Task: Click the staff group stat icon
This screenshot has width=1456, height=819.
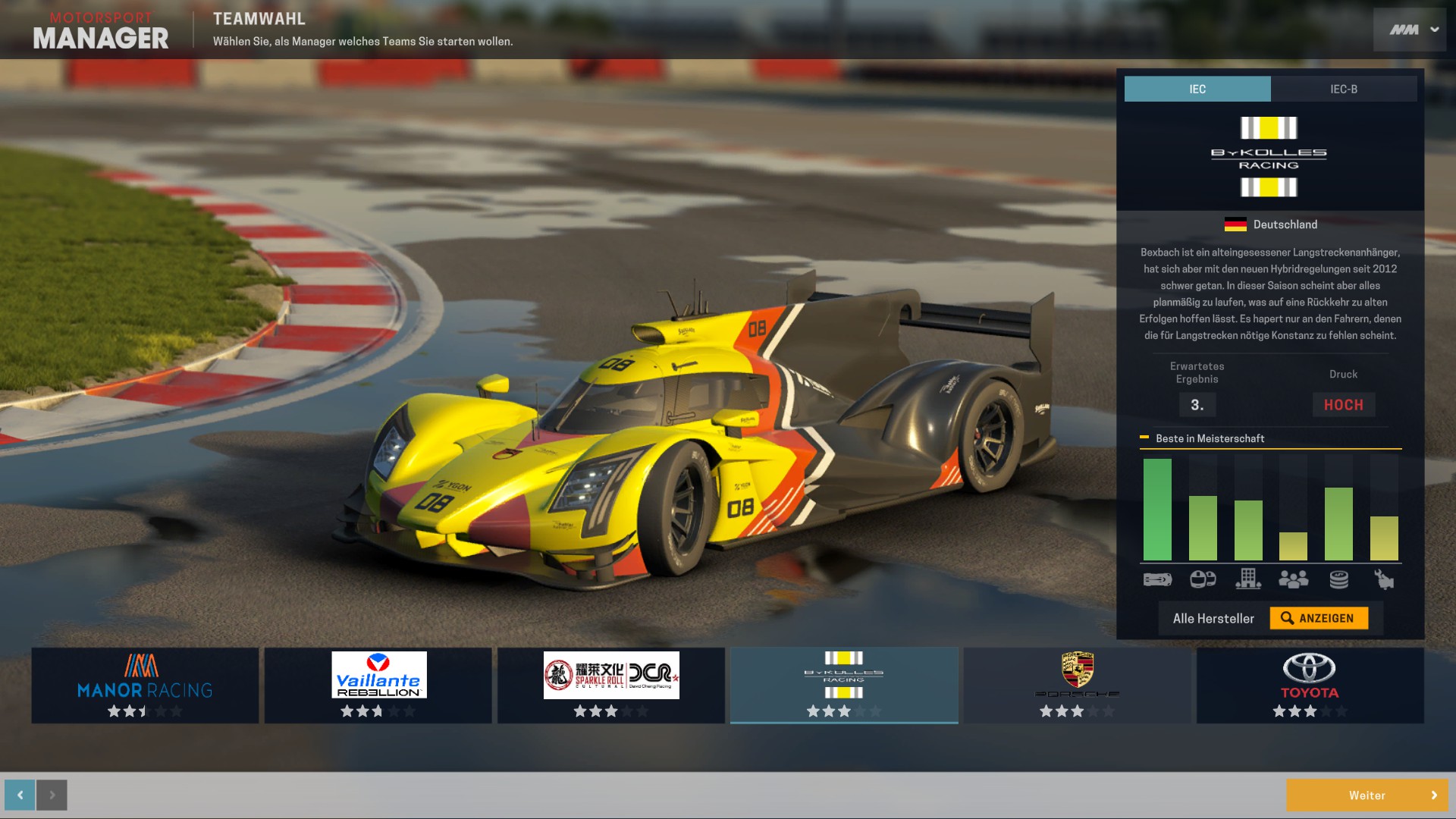Action: pos(1293,580)
